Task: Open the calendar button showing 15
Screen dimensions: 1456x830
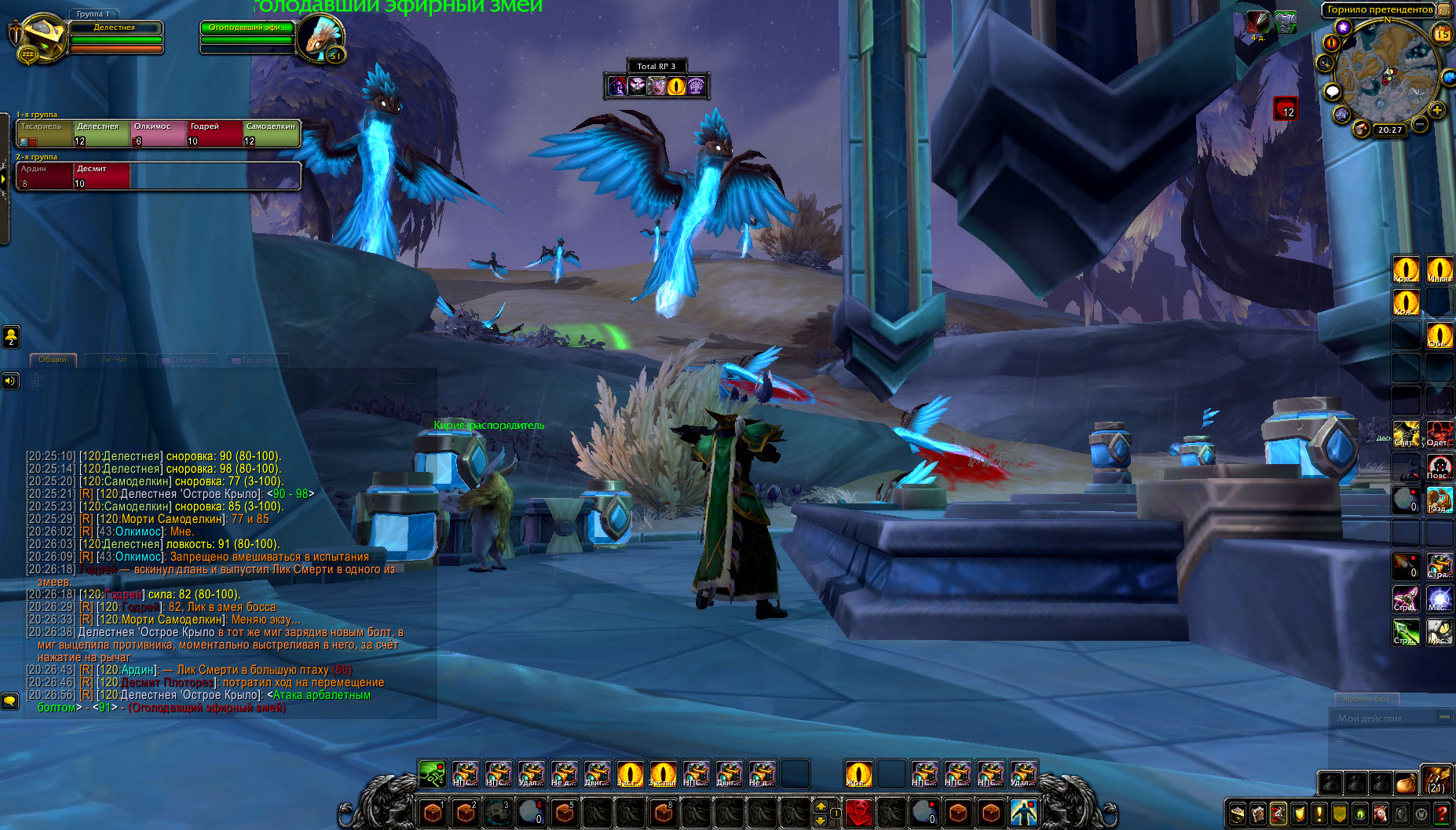Action: tap(1442, 34)
